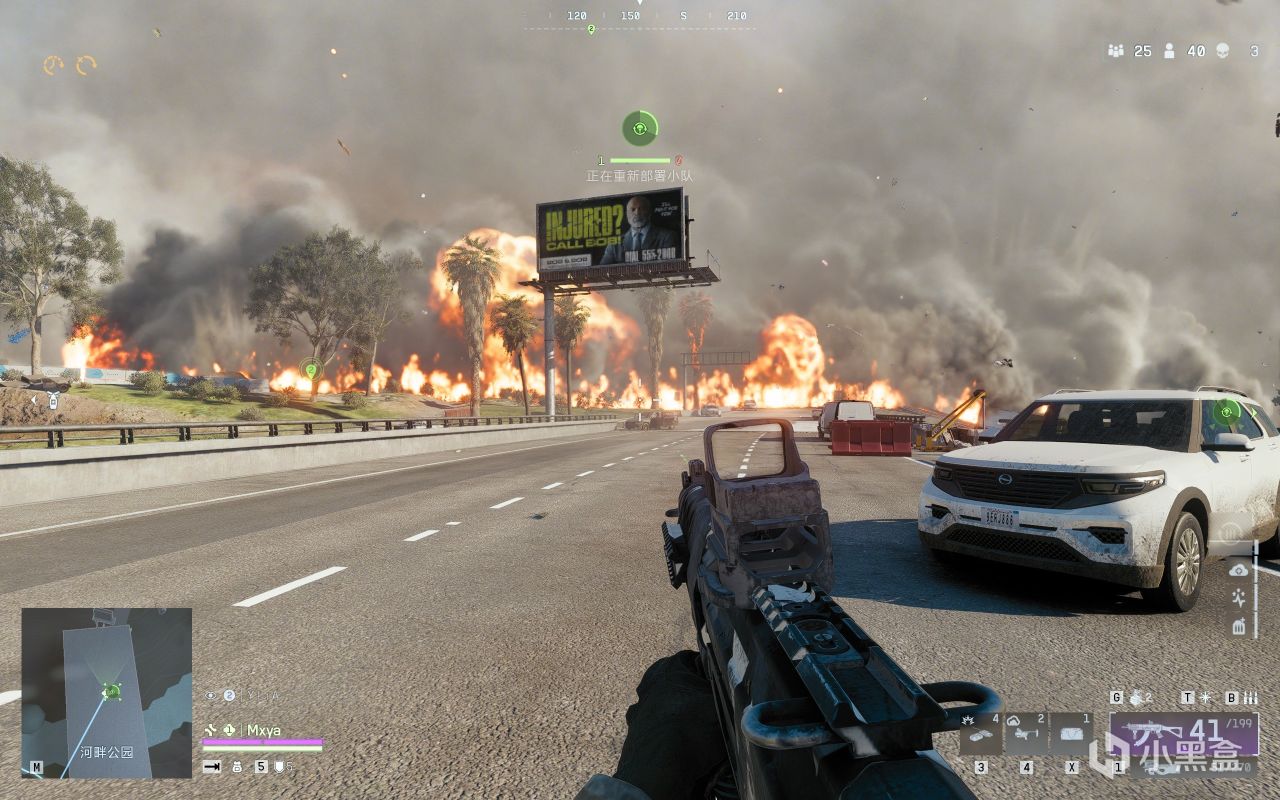Select the smoke cloud perk icon

click(x=1239, y=569)
